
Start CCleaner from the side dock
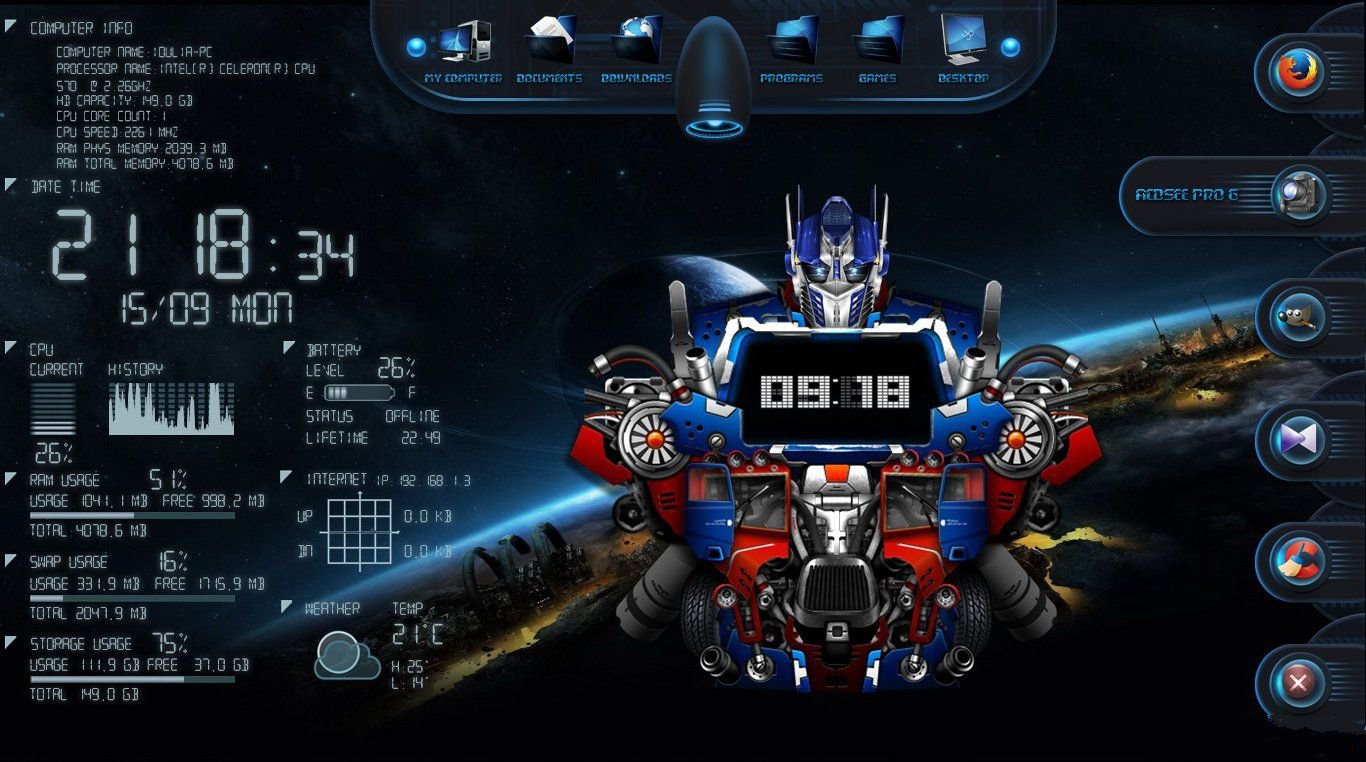[x=1299, y=562]
